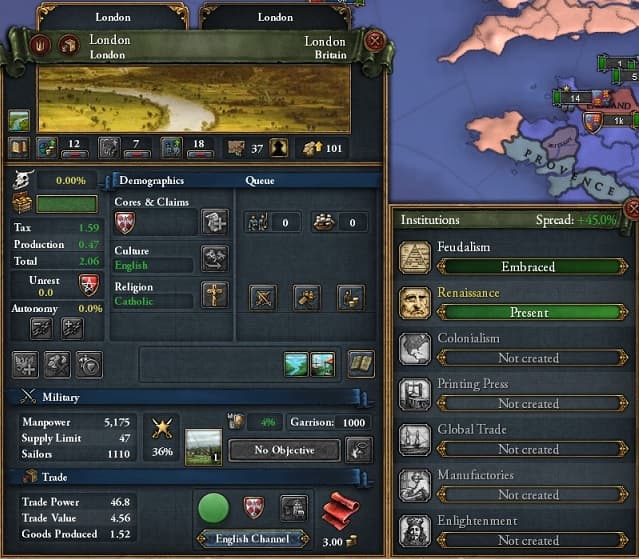Viewport: 639px width, 559px height.
Task: Choose the Printing Press institution icon
Action: 415,395
